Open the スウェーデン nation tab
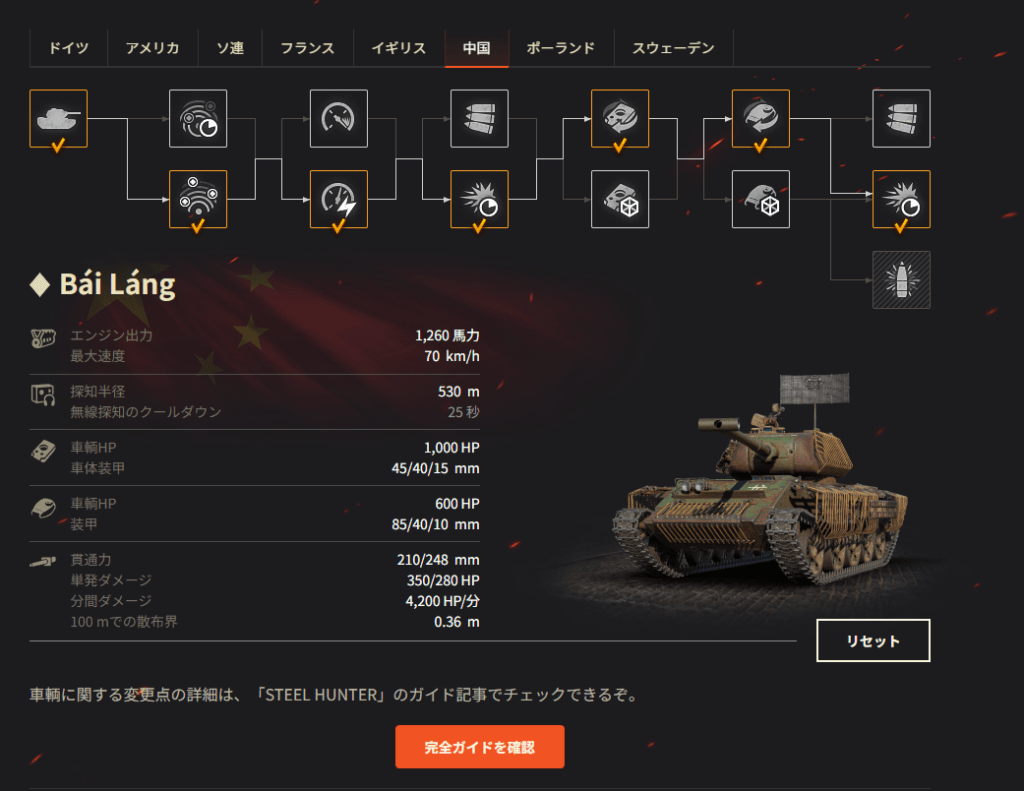The width and height of the screenshot is (1024, 791). (x=673, y=48)
